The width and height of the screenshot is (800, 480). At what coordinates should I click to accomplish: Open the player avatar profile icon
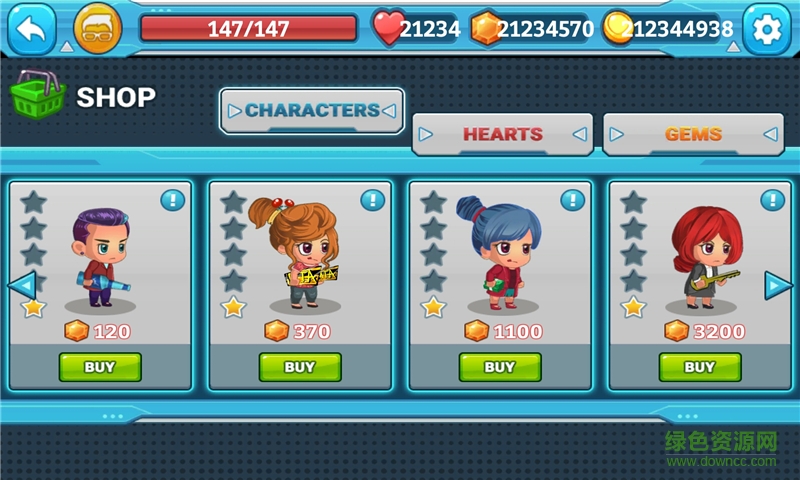click(98, 30)
